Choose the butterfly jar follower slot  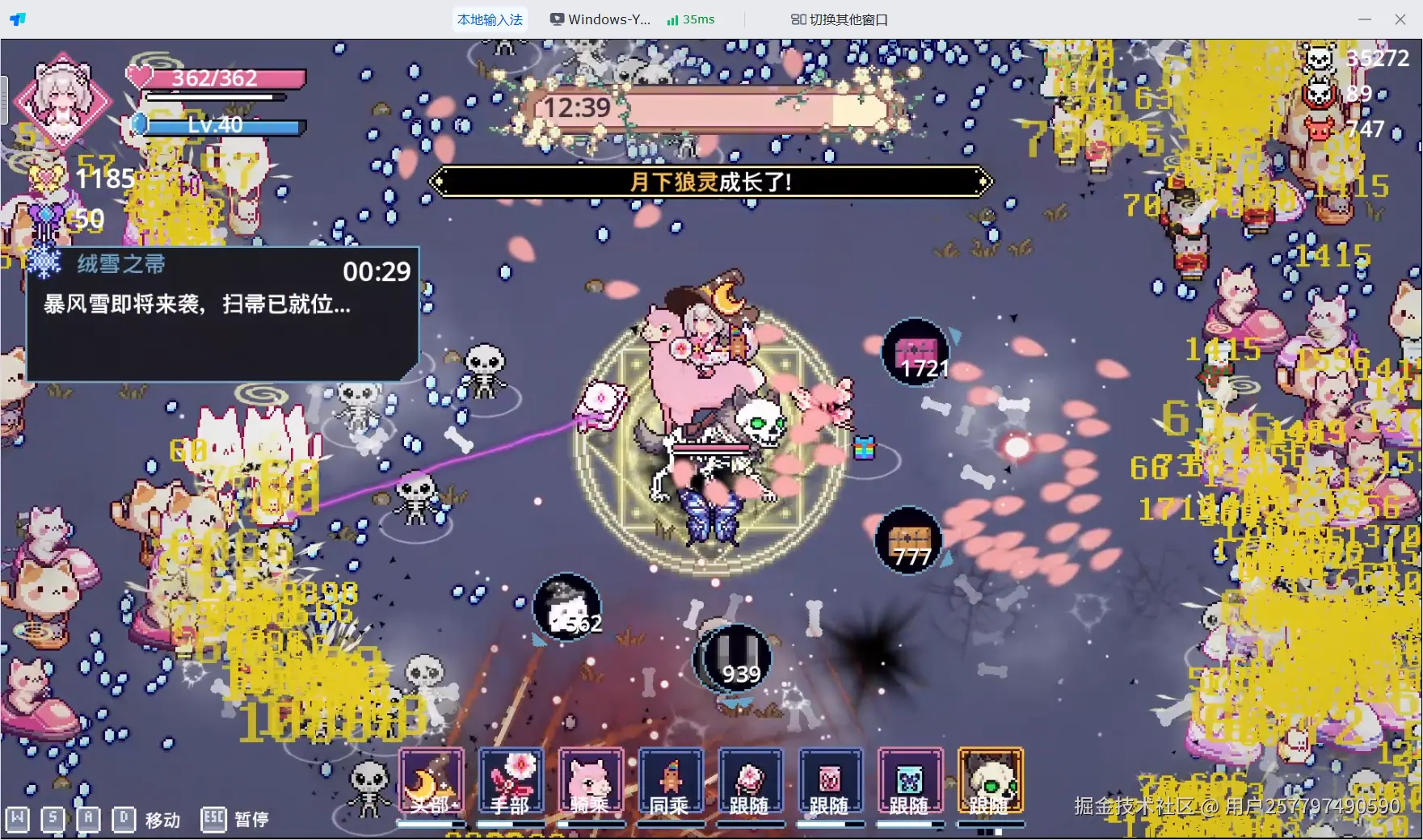coord(910,781)
